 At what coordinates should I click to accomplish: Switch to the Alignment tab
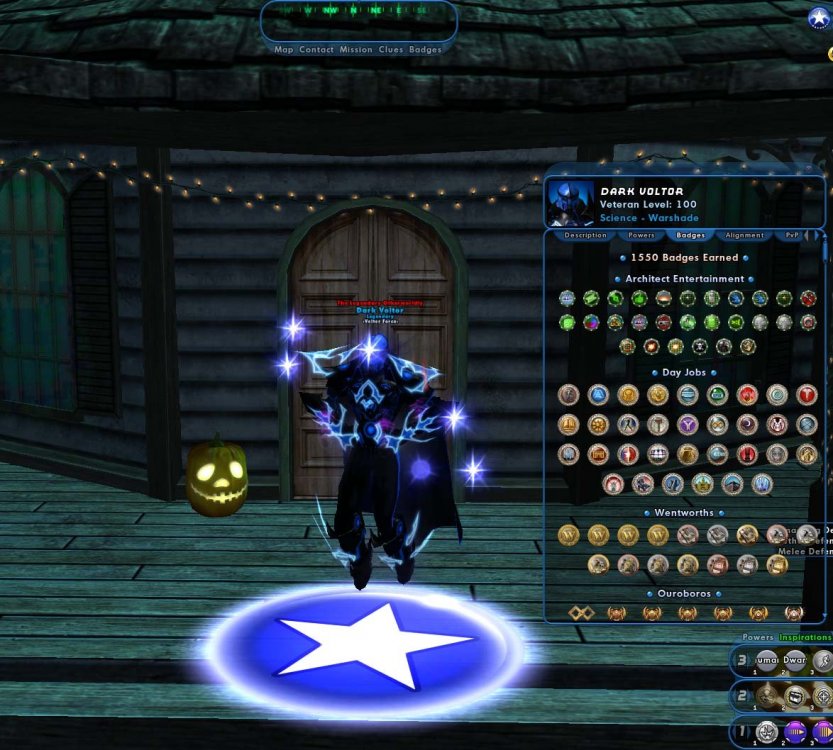(x=745, y=236)
